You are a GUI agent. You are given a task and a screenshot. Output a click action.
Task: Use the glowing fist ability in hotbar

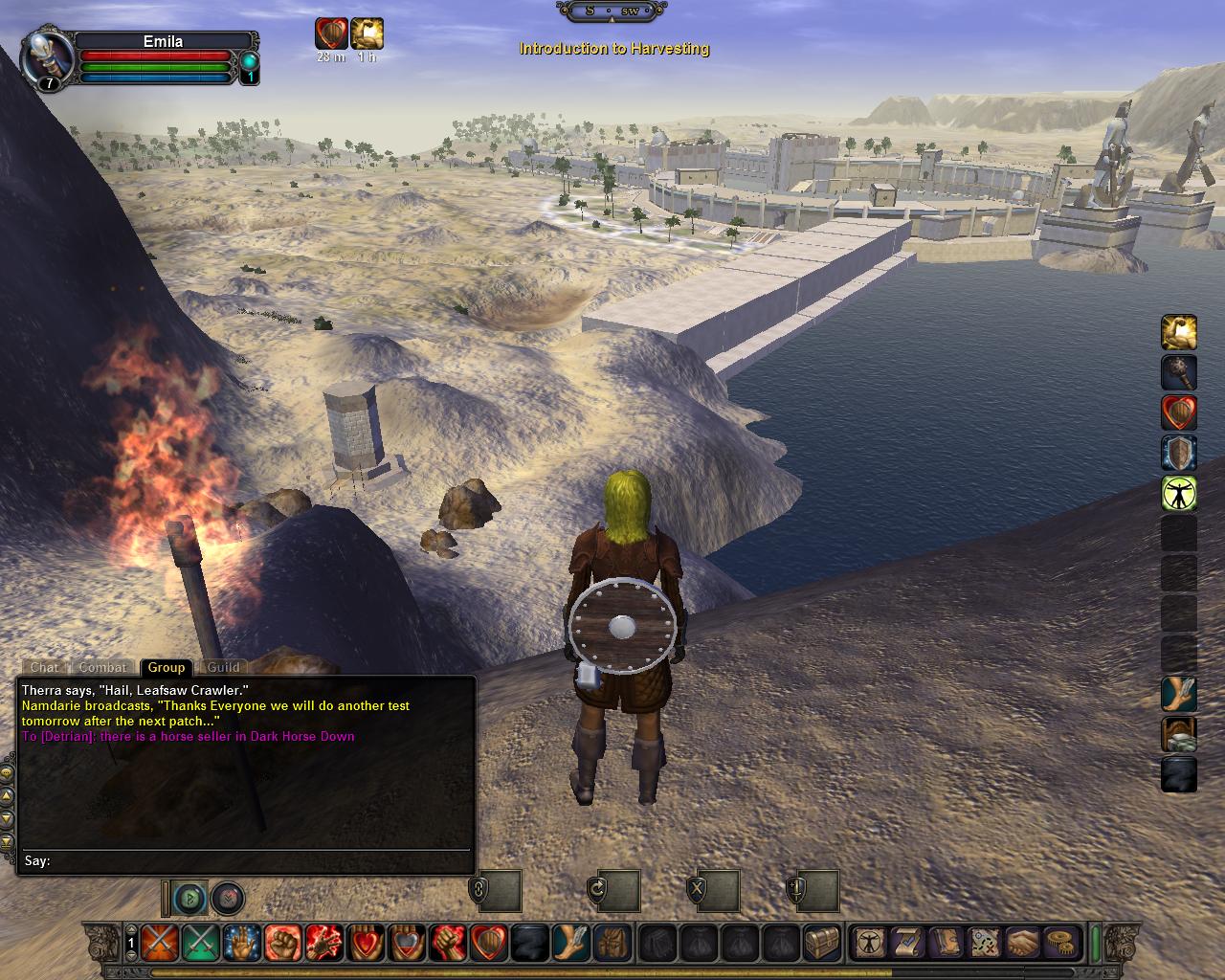[282, 943]
